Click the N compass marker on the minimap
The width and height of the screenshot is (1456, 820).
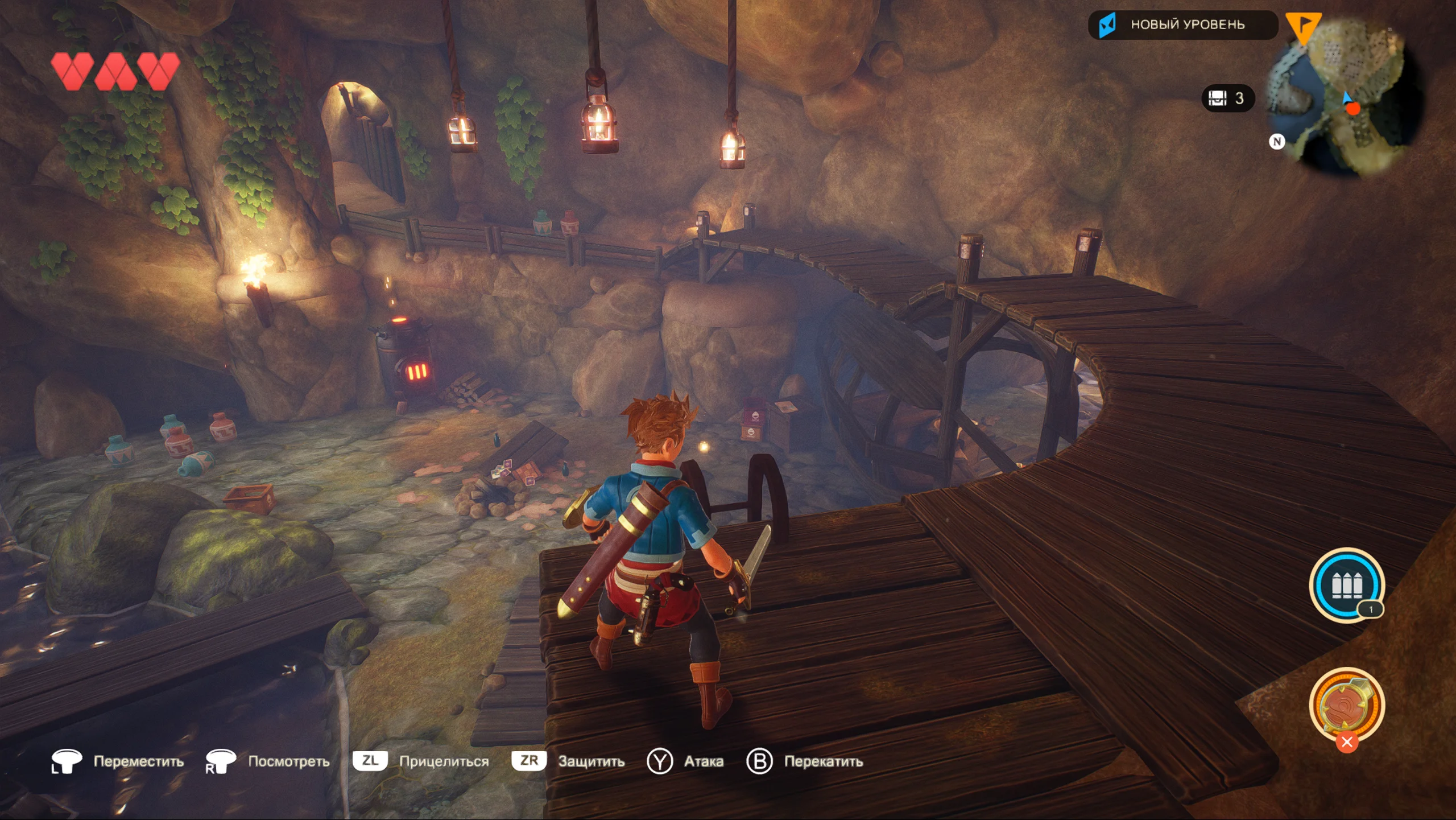tap(1277, 141)
